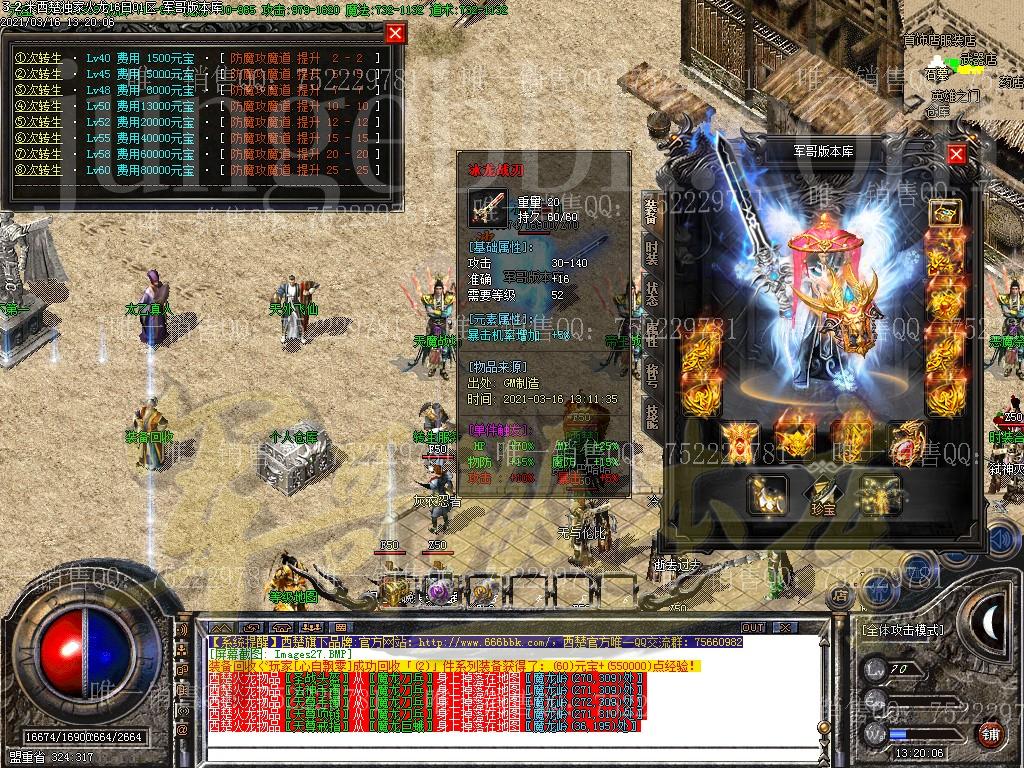This screenshot has width=1024, height=768.
Task: Switch to the 装备 equipment tab
Action: point(651,210)
